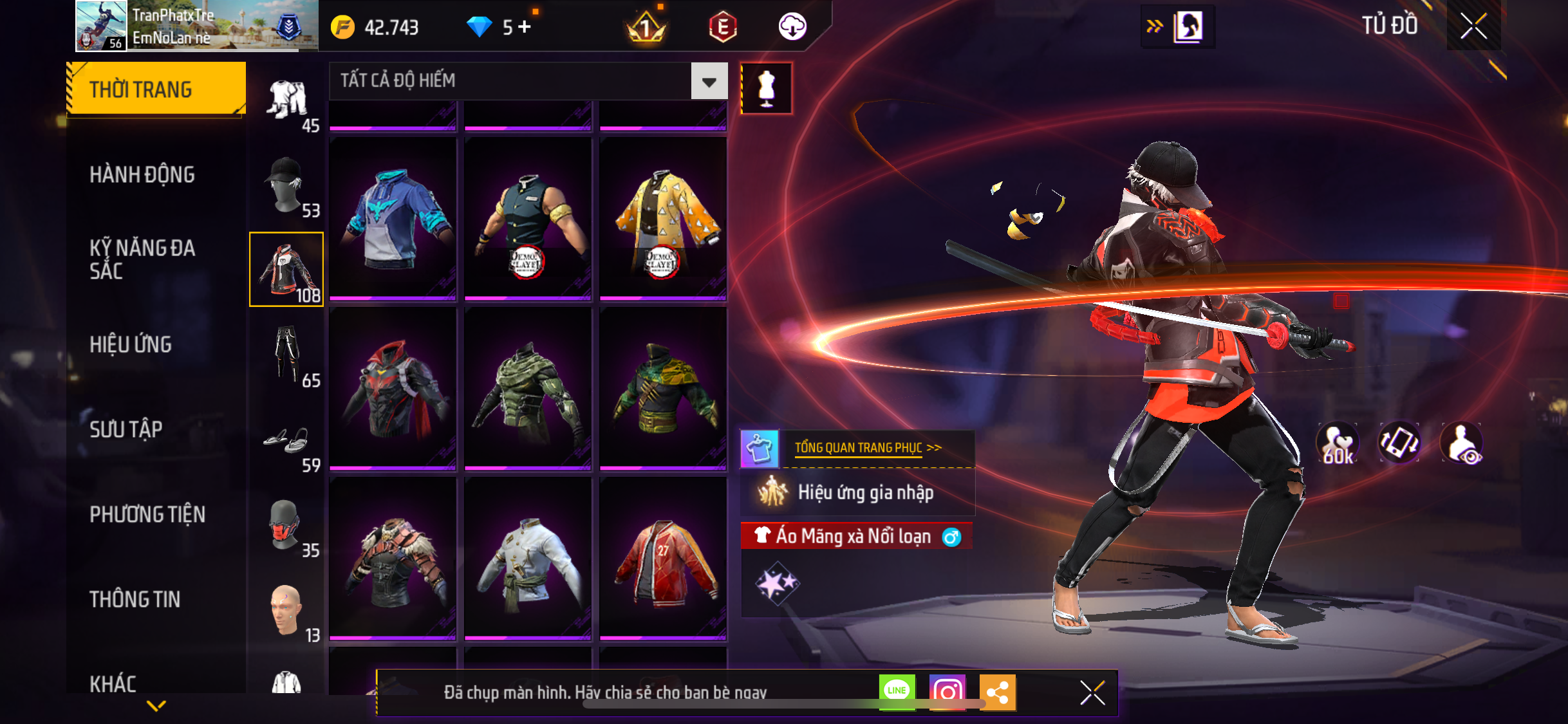The image size is (1568, 724).
Task: Select Hiệu ứng gia nhập option
Action: 864,493
